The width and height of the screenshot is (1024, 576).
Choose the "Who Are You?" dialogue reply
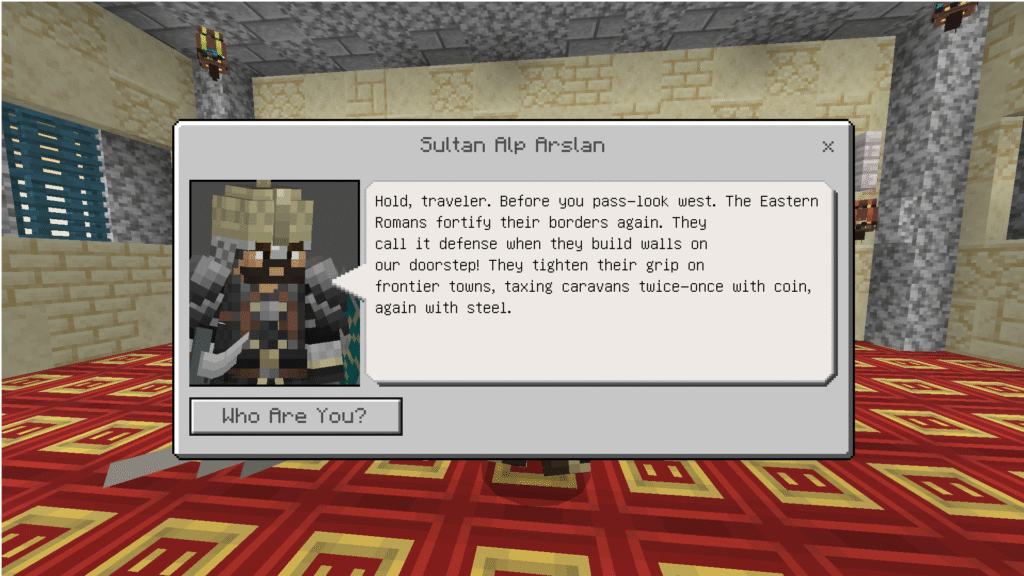295,416
